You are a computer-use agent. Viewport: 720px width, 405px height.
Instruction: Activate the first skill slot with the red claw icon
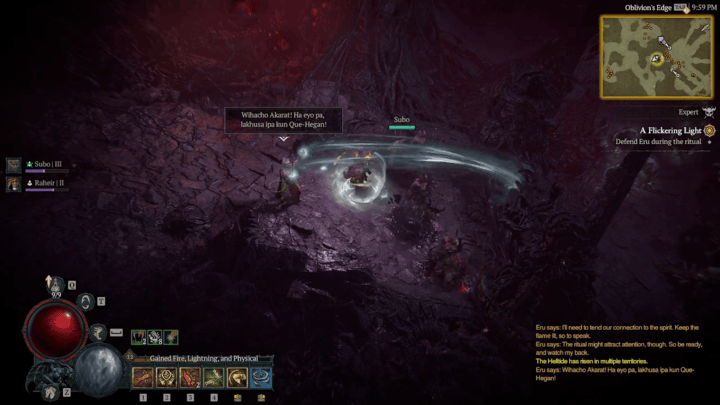(x=142, y=377)
